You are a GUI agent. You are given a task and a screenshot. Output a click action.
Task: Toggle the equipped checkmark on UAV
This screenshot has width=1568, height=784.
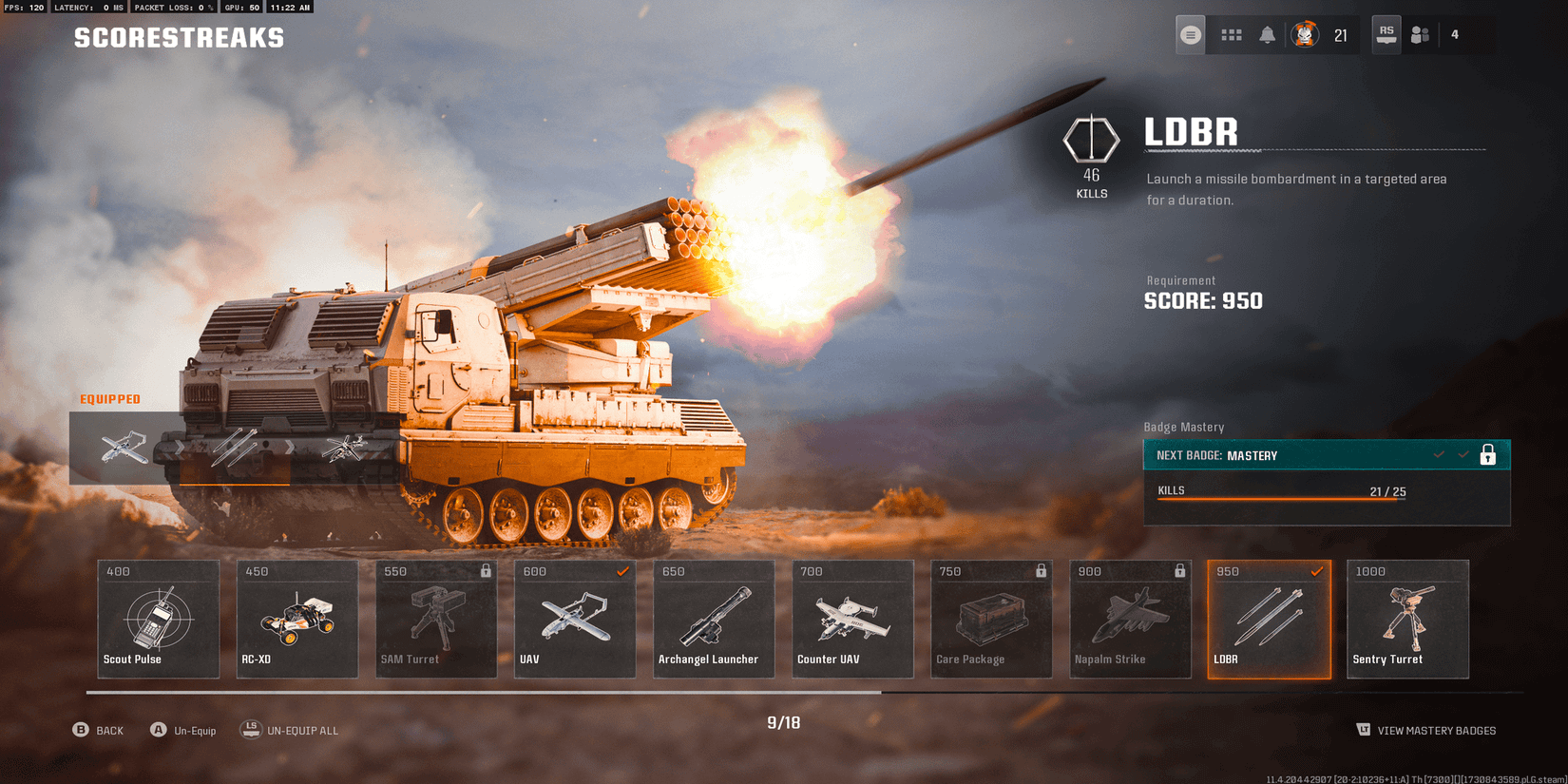[x=623, y=571]
